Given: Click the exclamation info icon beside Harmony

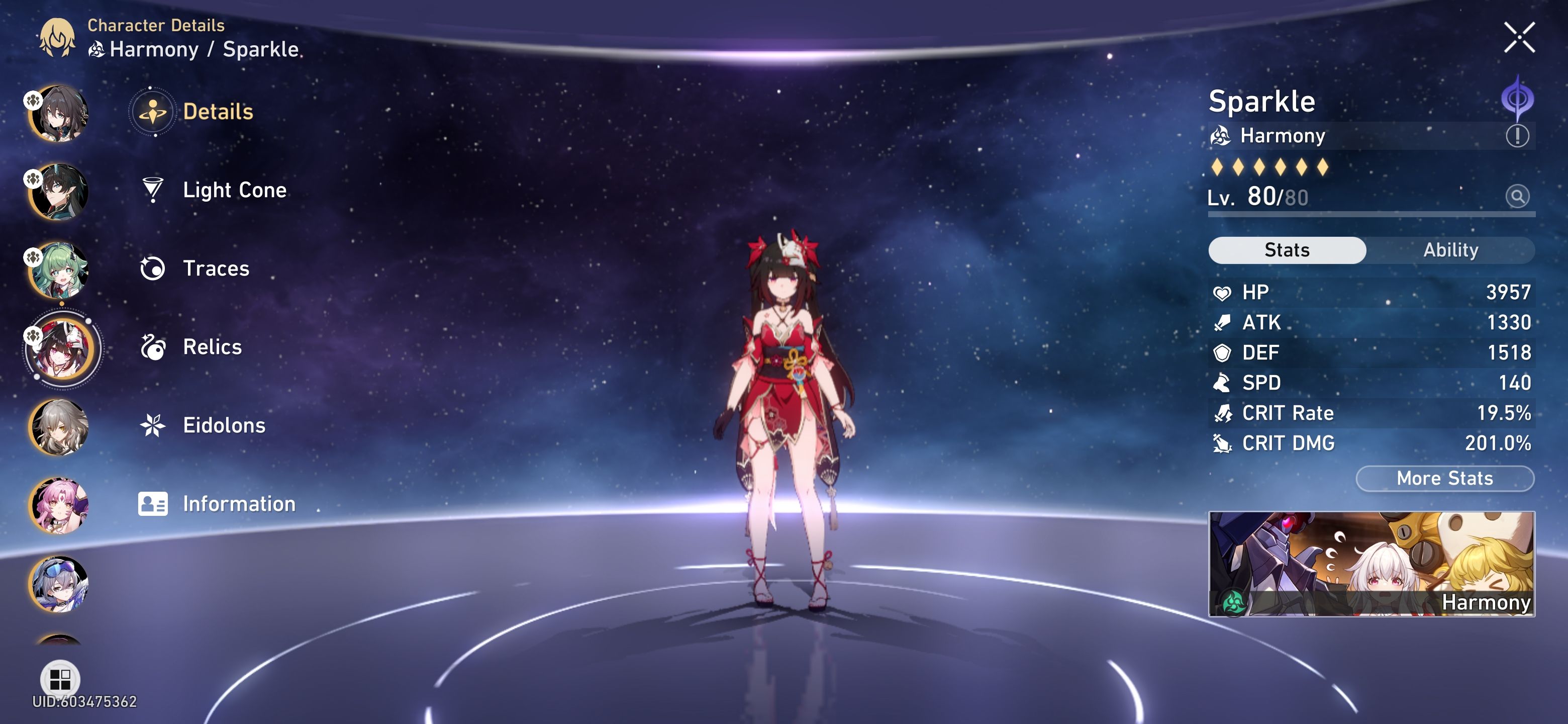Looking at the screenshot, I should point(1519,136).
